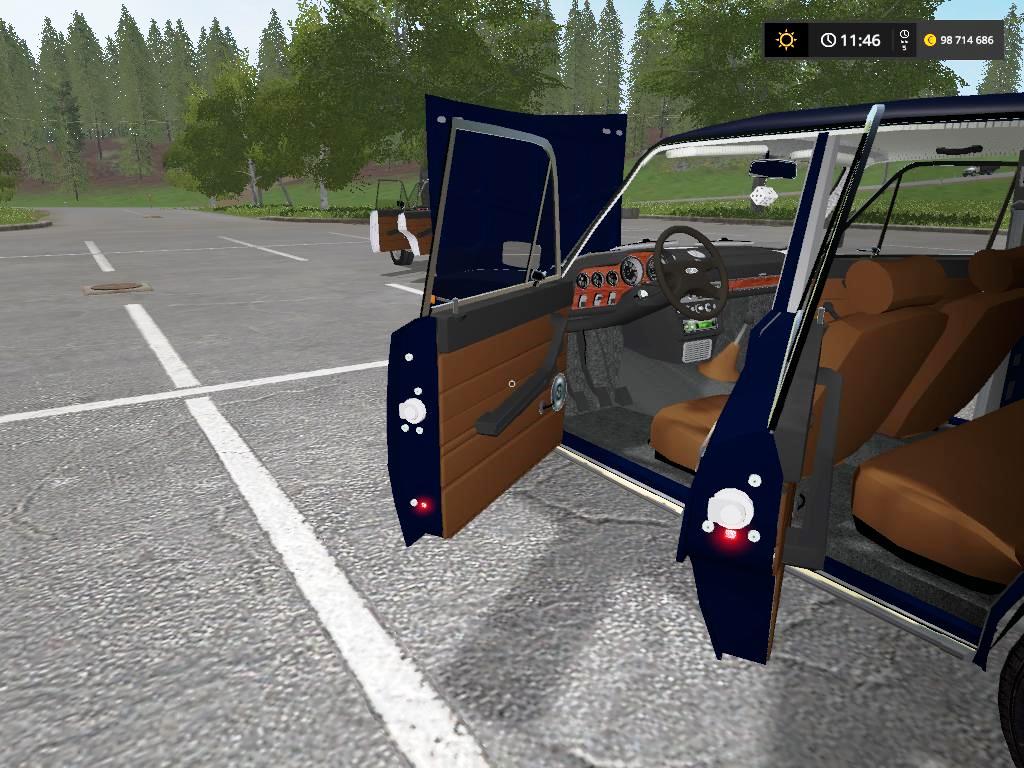The width and height of the screenshot is (1024, 768).
Task: Click the sun weather icon
Action: [x=787, y=40]
